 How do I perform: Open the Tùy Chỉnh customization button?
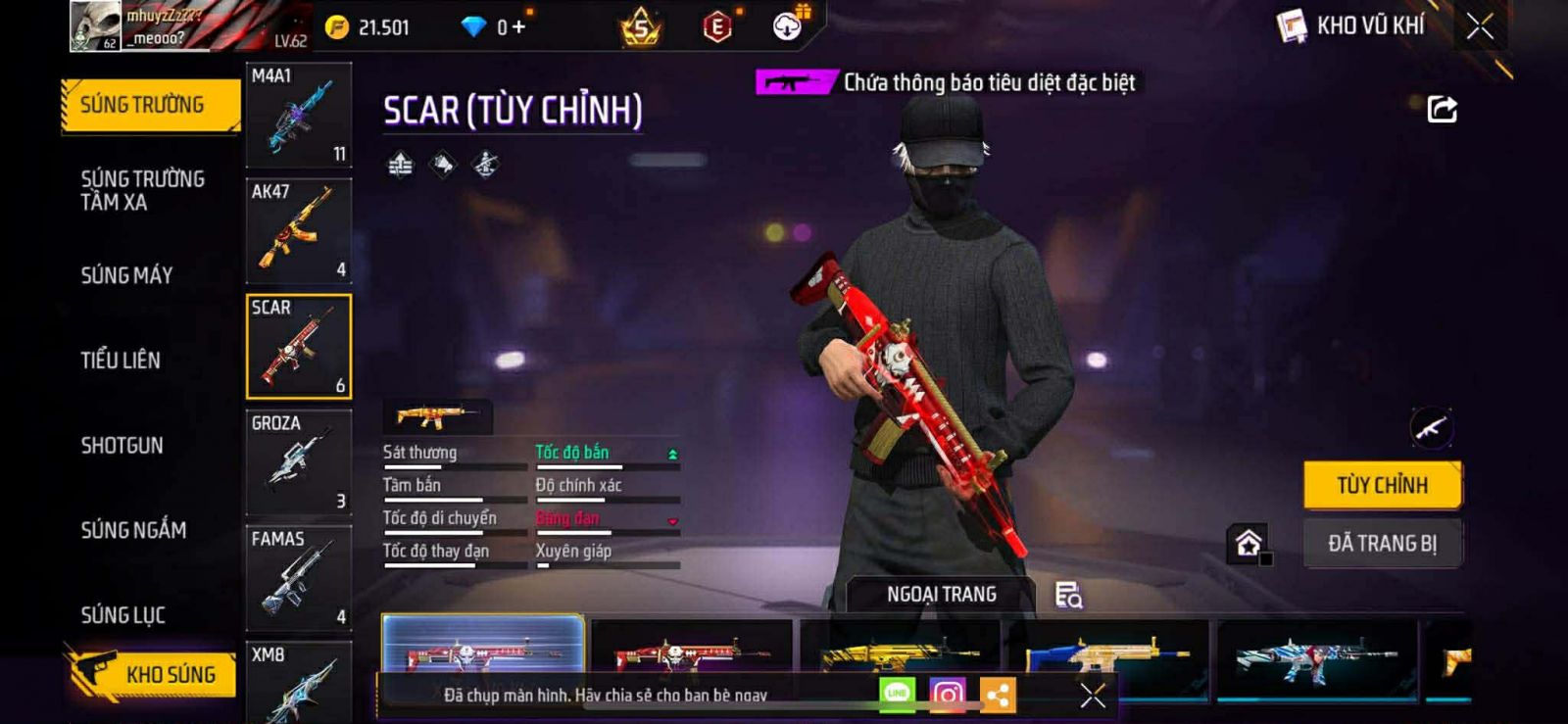tap(1382, 485)
